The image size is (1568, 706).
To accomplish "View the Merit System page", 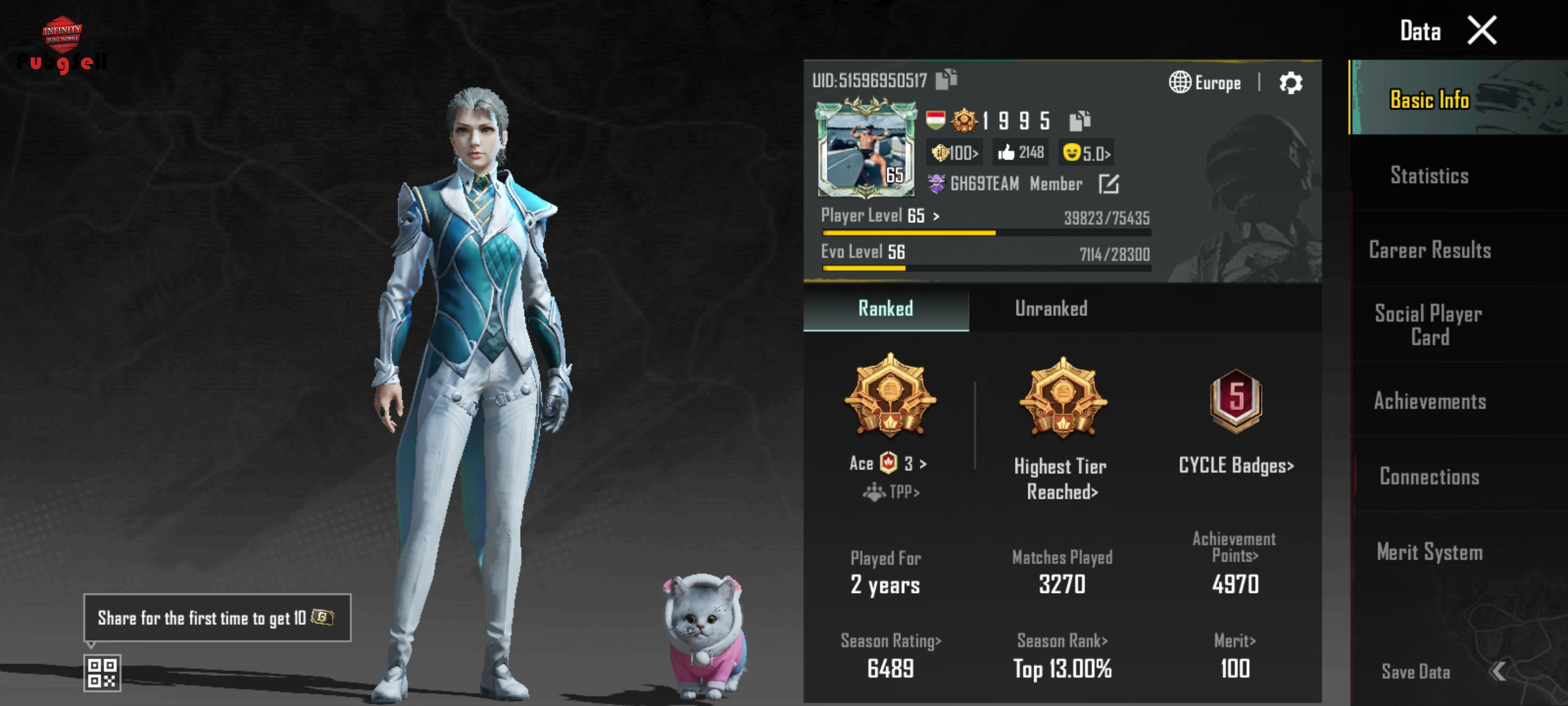I will [1429, 552].
